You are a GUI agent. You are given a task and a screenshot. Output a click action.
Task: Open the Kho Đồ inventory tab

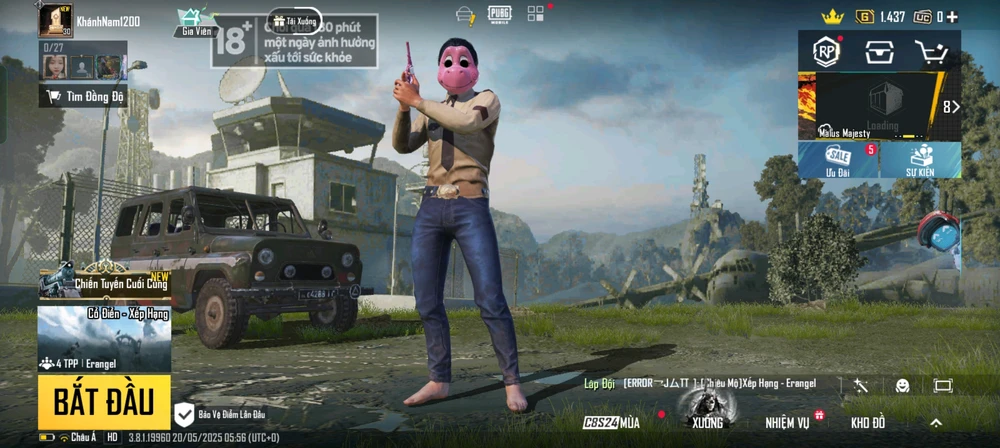[x=867, y=423]
